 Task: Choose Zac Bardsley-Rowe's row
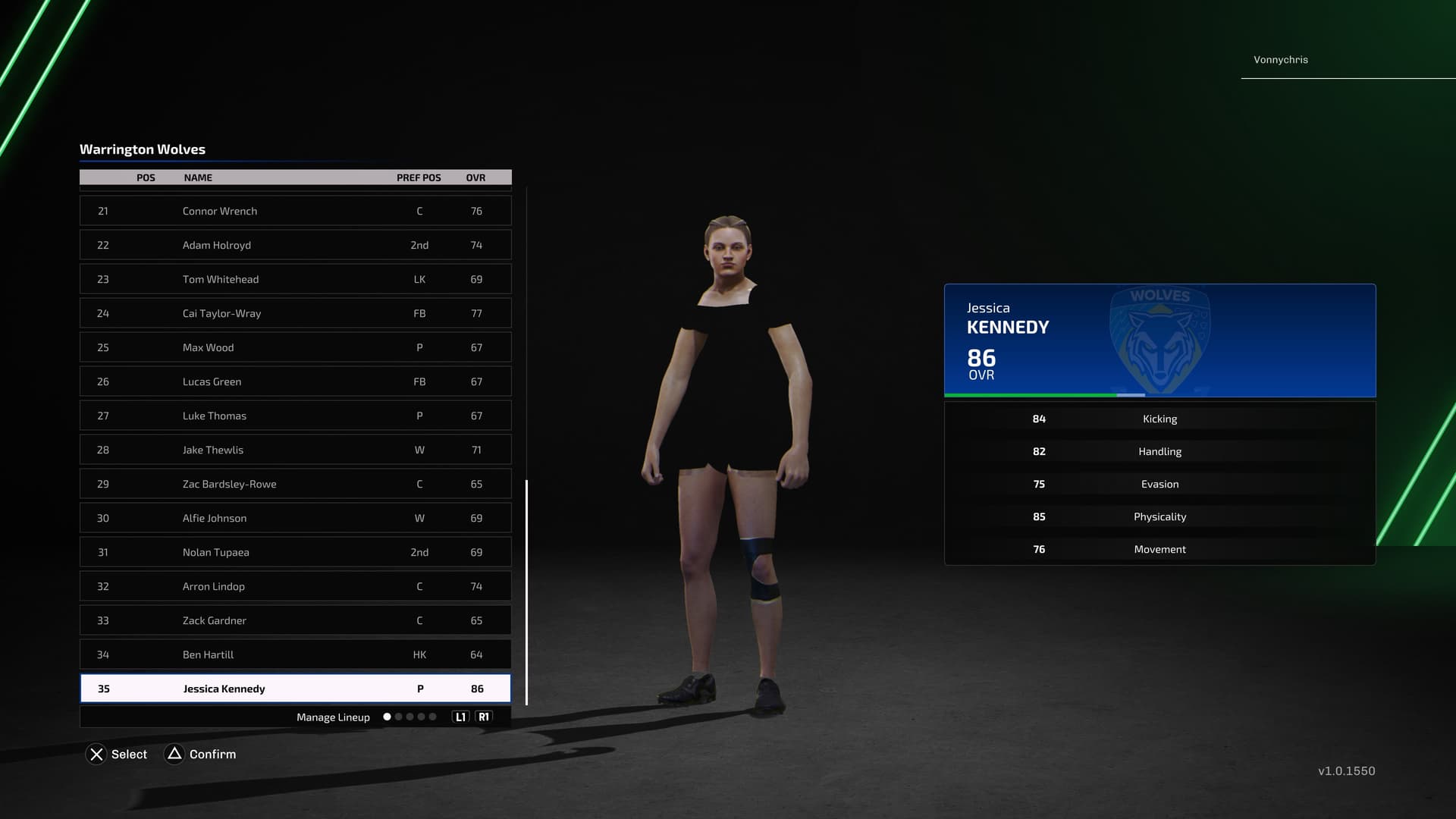[x=295, y=484]
